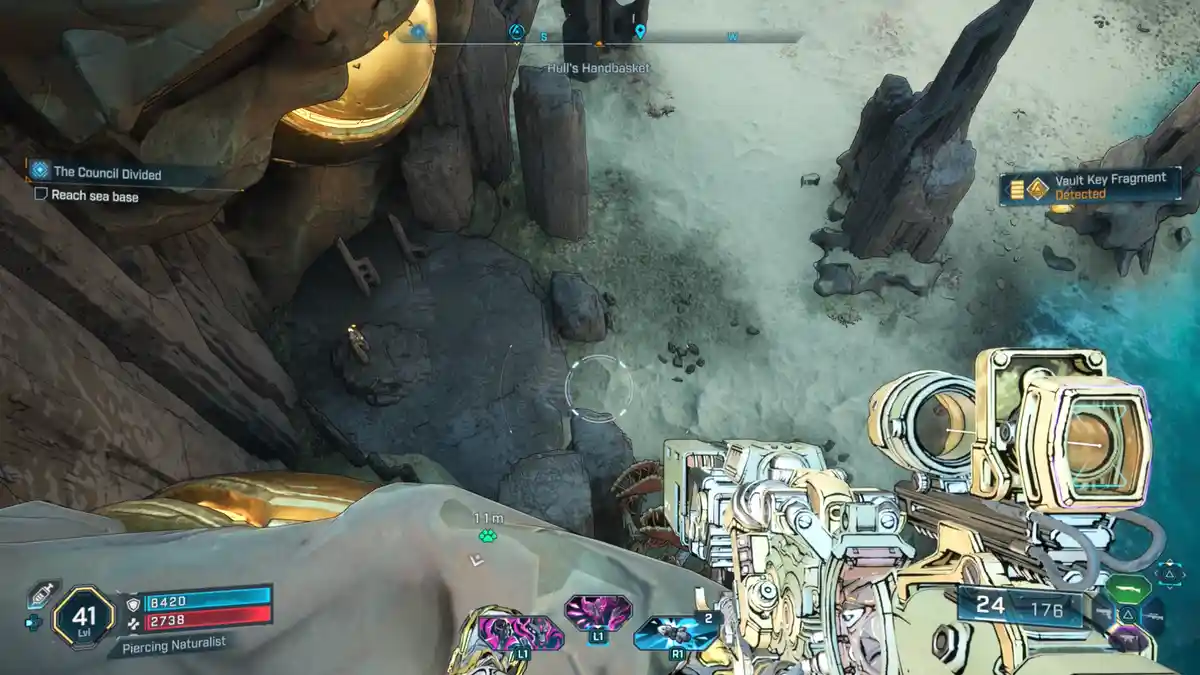The height and width of the screenshot is (675, 1200).
Task: Toggle the Reach sea base objective checkbox
Action: [x=41, y=196]
